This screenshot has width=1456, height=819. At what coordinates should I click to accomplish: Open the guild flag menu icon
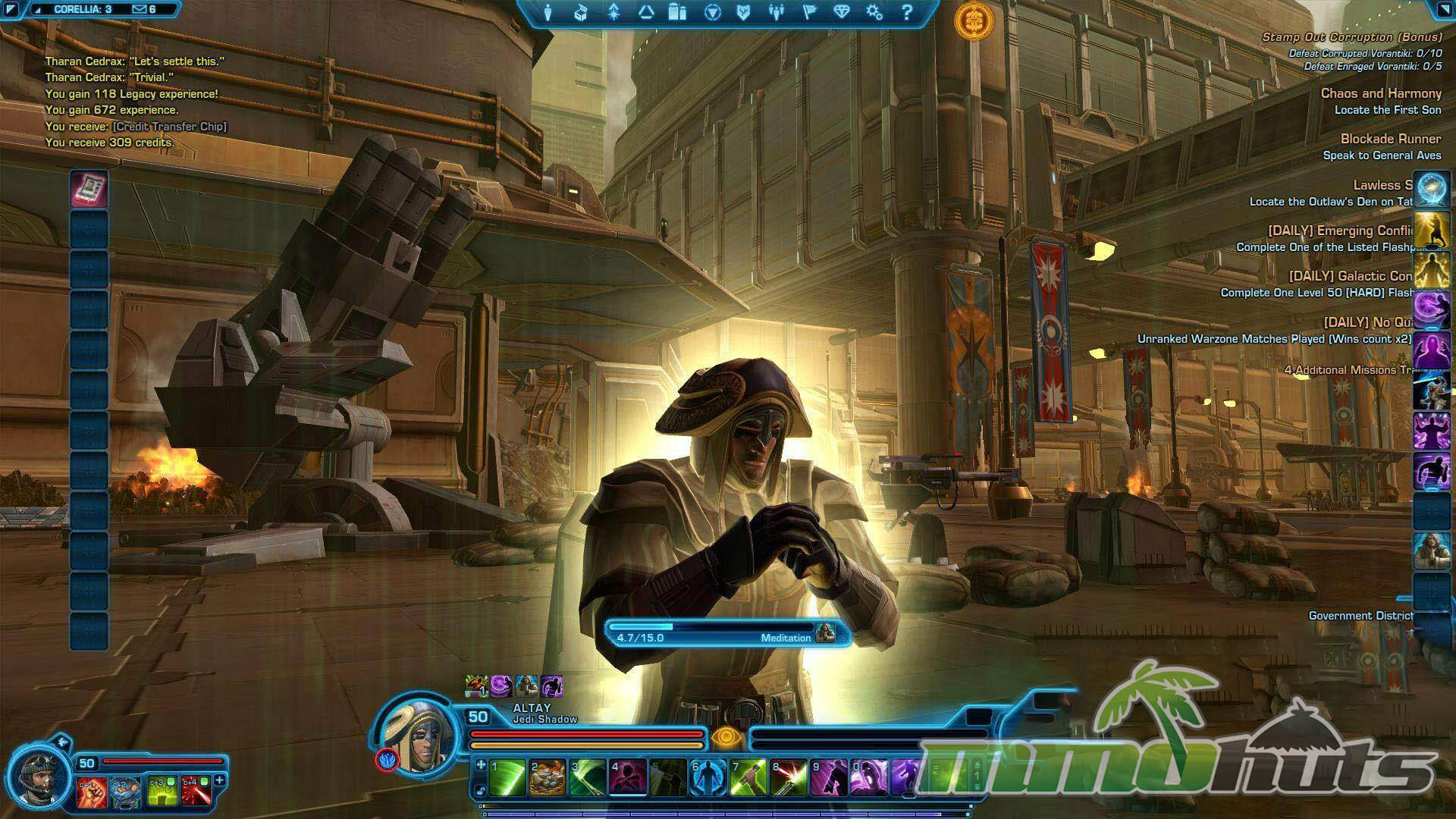(x=809, y=12)
